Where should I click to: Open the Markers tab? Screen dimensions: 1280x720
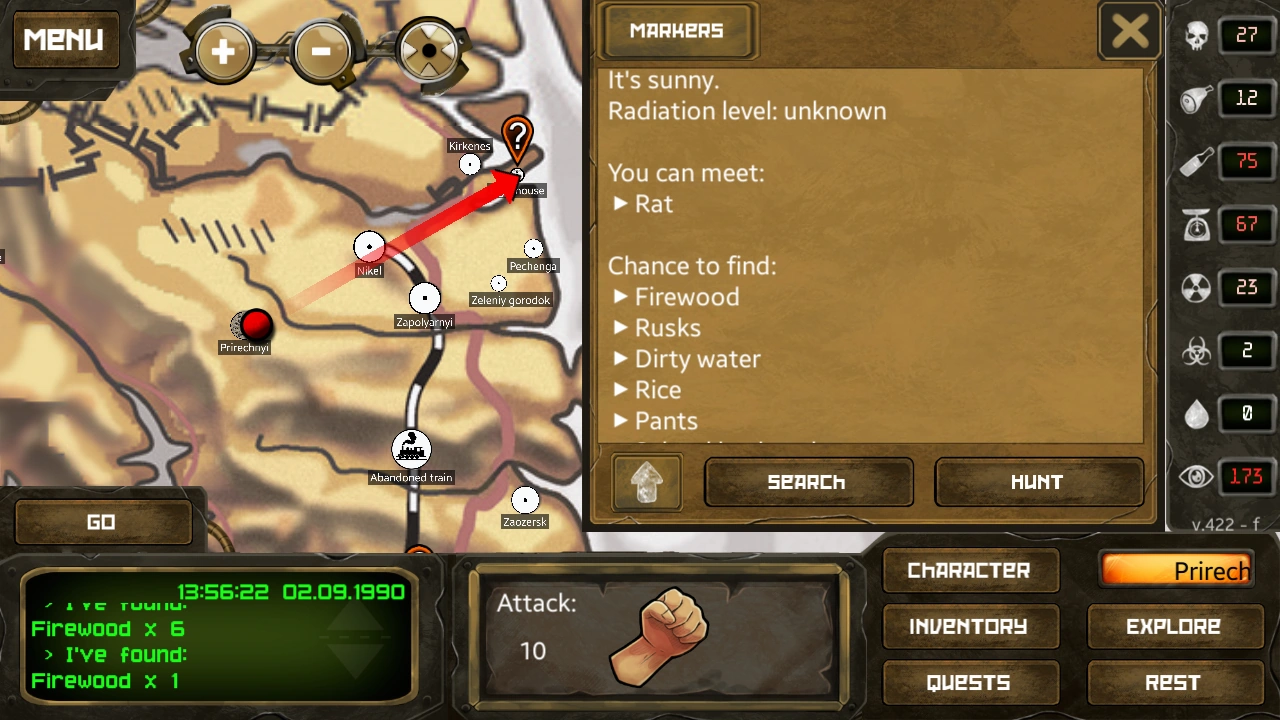click(x=677, y=31)
